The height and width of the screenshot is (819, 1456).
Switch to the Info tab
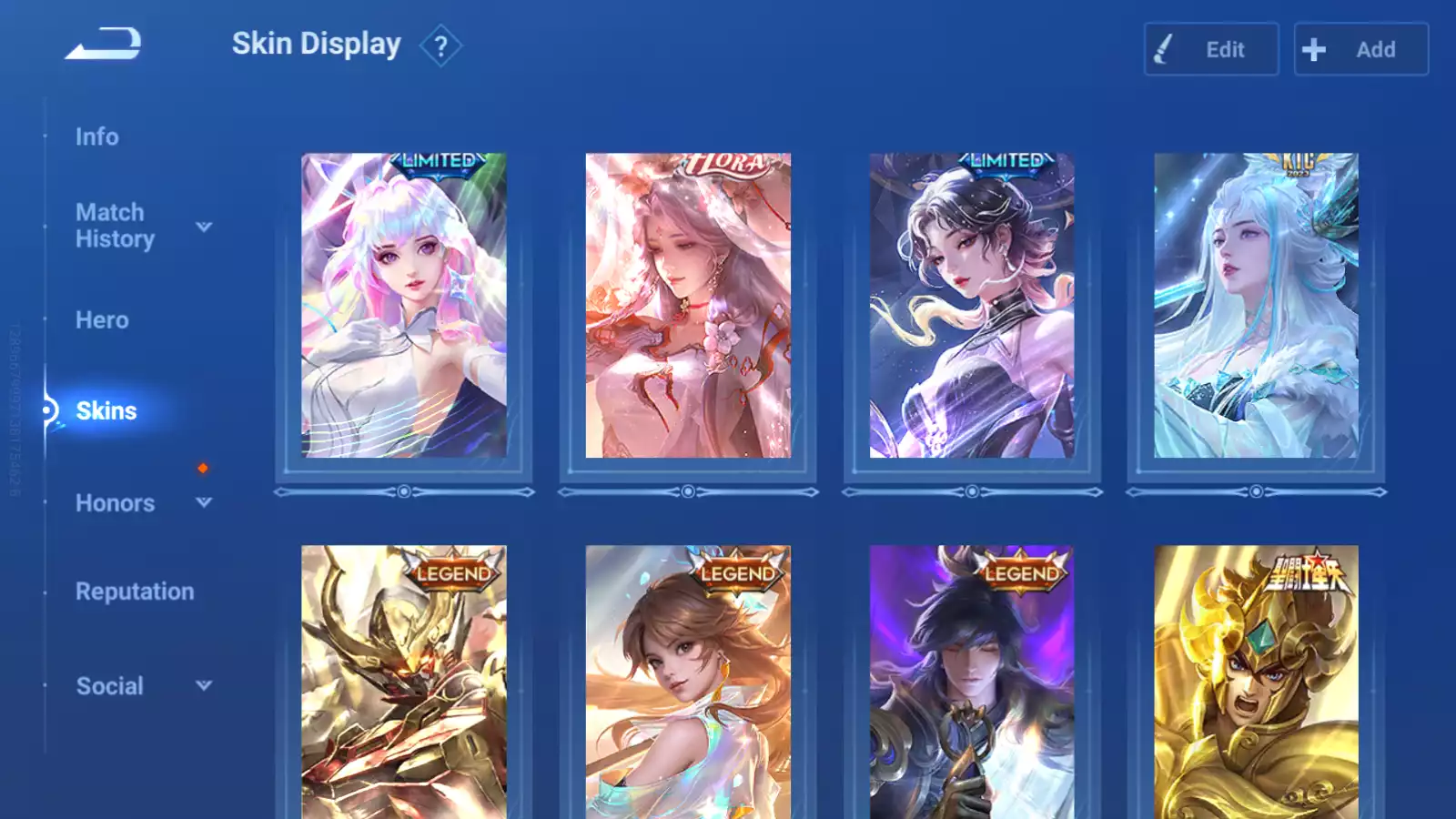pyautogui.click(x=96, y=136)
